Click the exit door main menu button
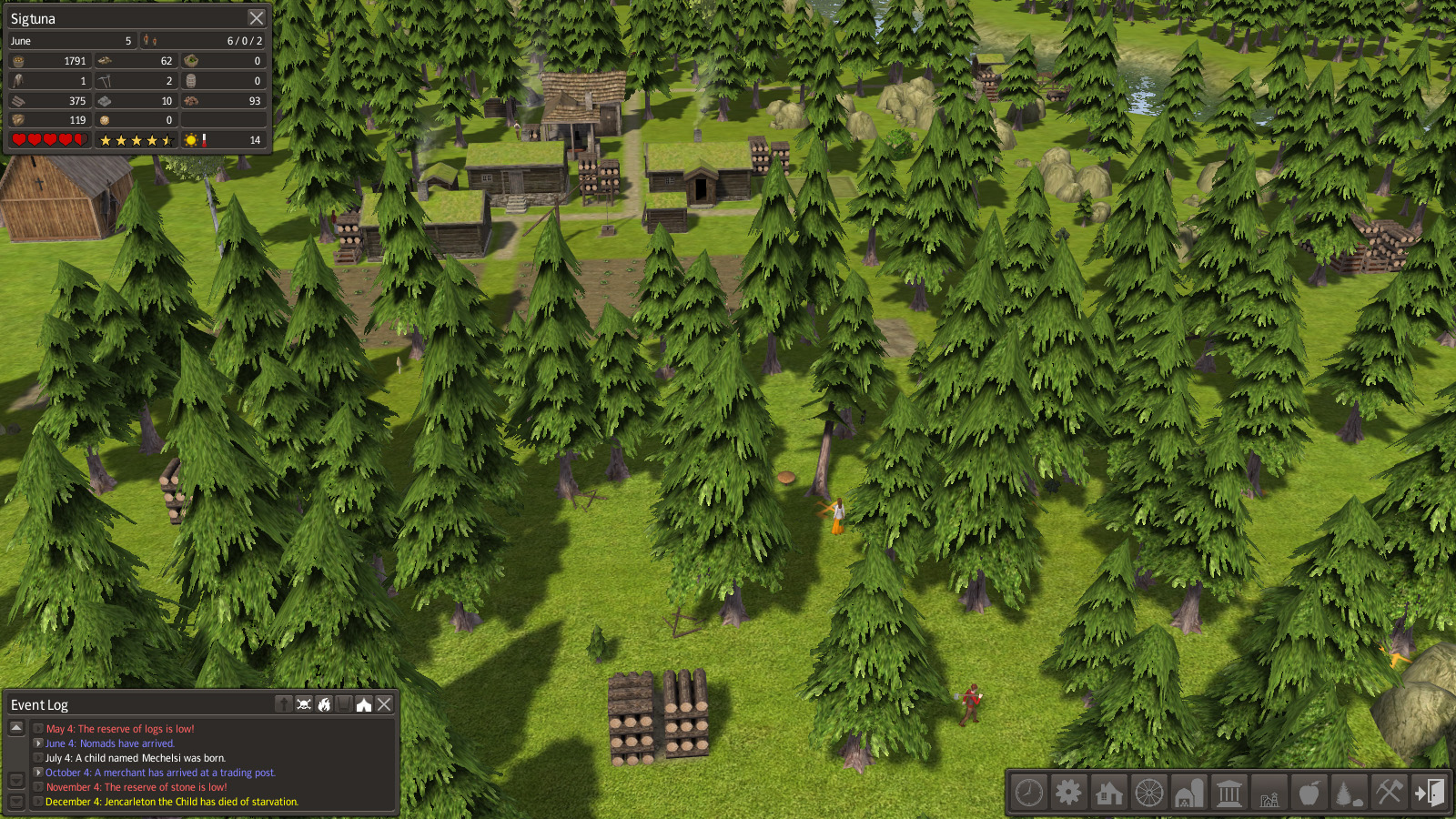 coord(1429,793)
